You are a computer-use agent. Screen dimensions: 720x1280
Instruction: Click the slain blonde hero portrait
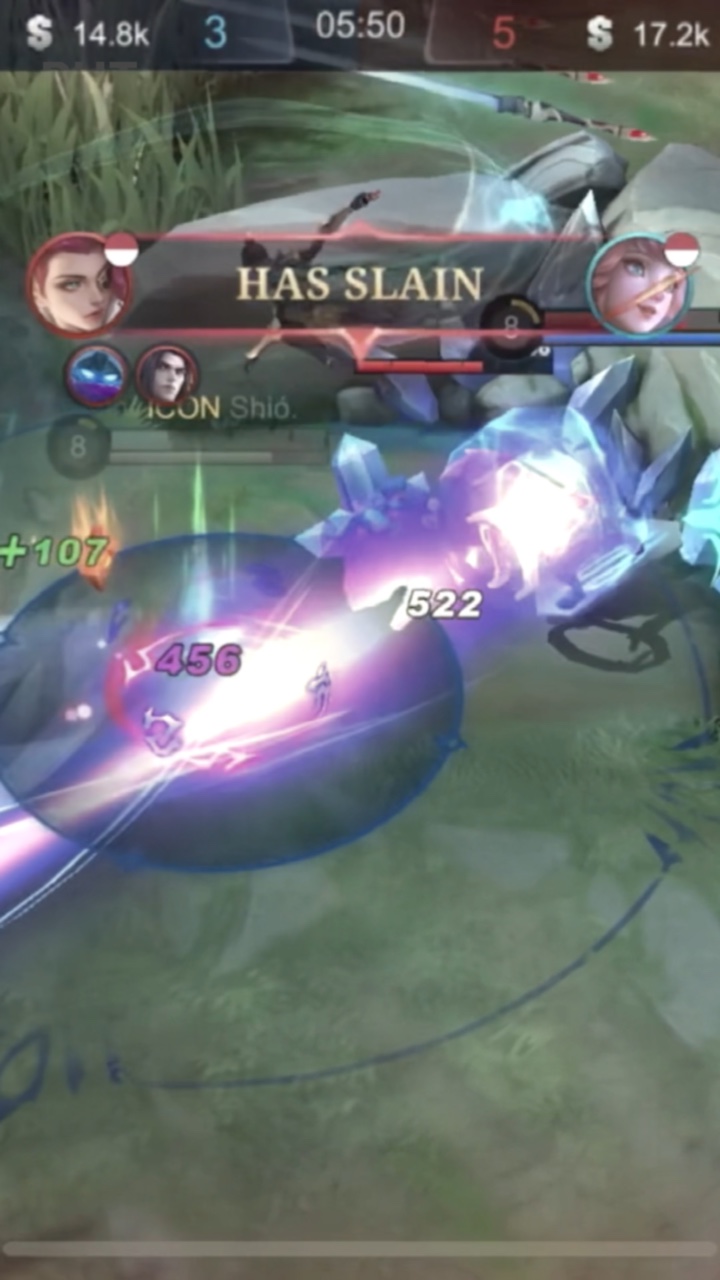tap(639, 284)
